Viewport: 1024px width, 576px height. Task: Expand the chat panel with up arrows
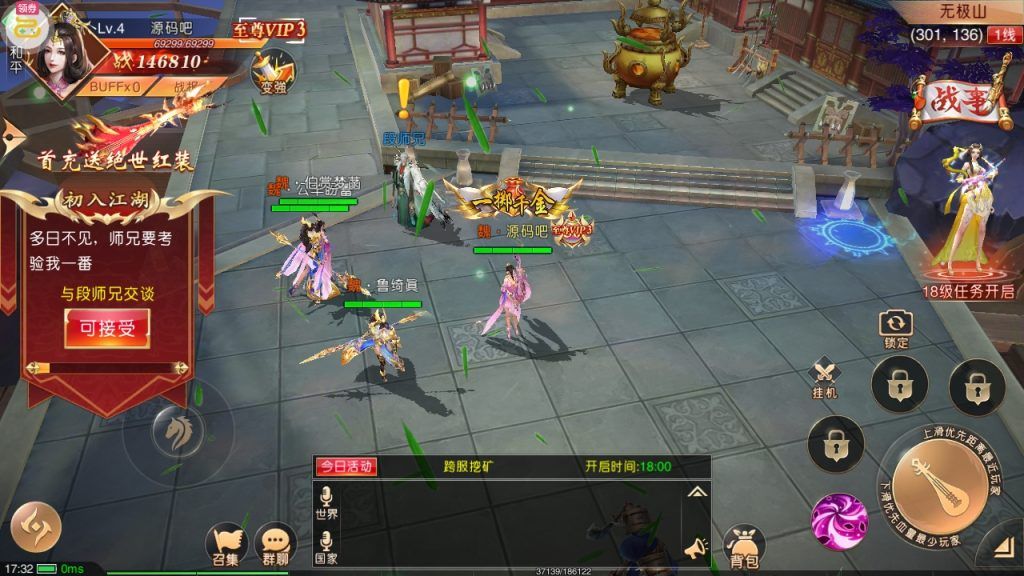pos(696,492)
